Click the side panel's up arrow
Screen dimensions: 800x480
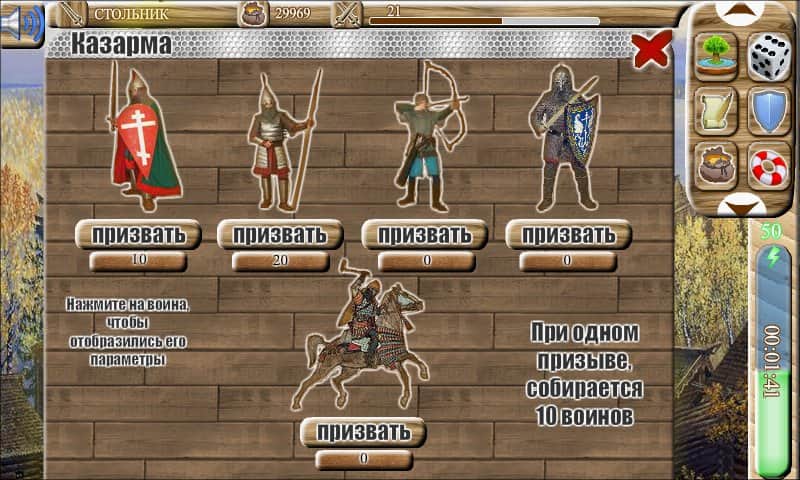click(743, 12)
